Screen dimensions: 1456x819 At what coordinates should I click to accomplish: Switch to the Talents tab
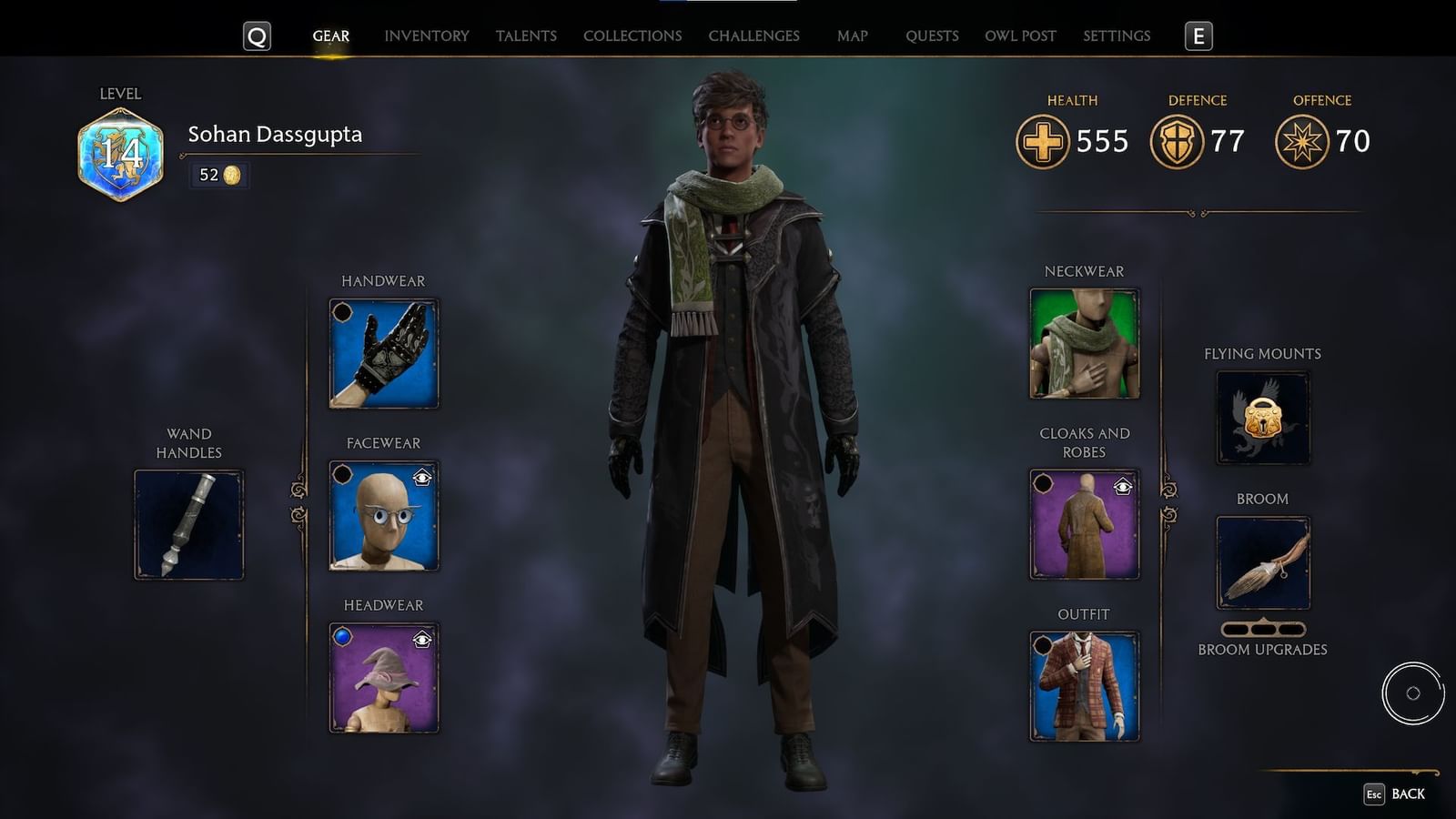(526, 36)
